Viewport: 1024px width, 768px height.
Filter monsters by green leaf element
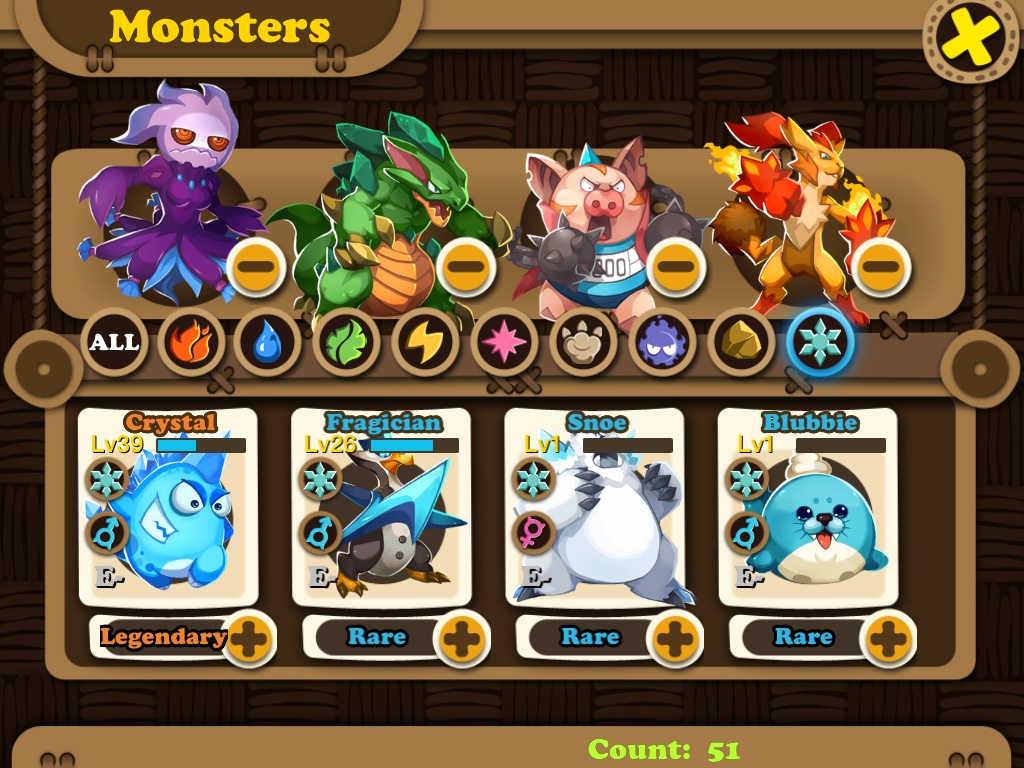pos(346,343)
